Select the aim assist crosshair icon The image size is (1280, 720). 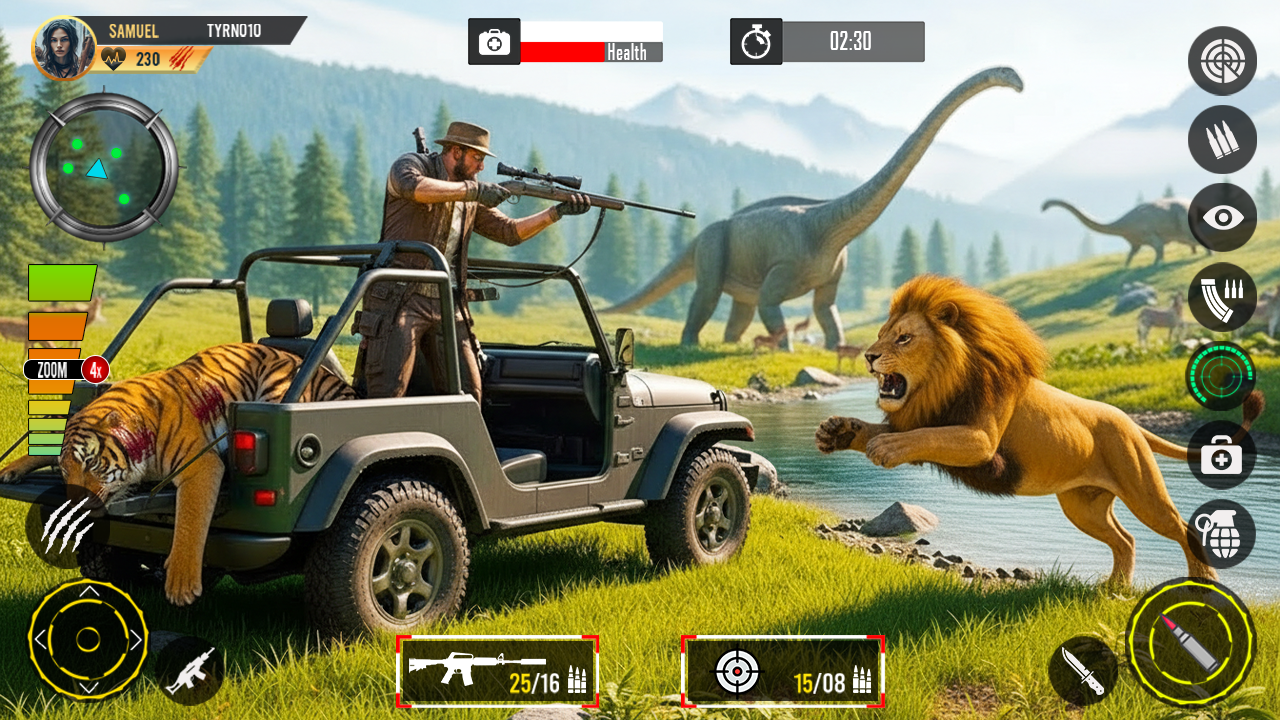[1221, 61]
